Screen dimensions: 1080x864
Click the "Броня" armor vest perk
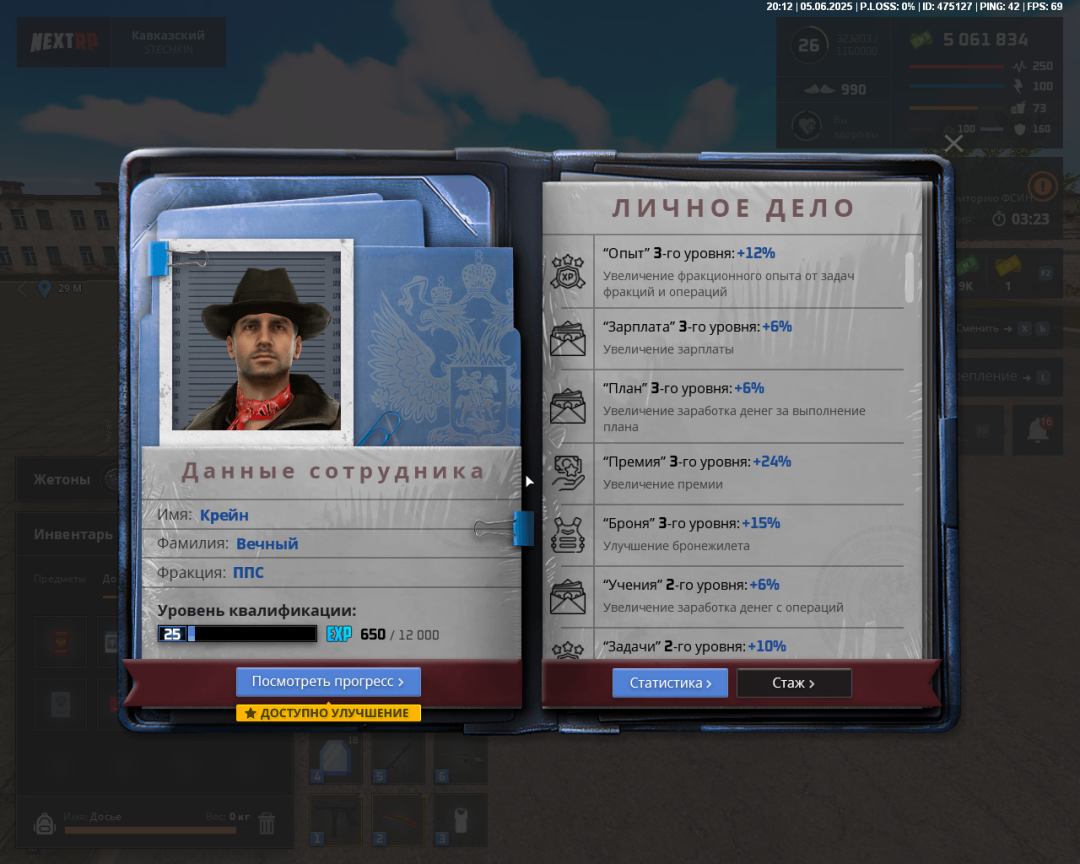point(727,534)
